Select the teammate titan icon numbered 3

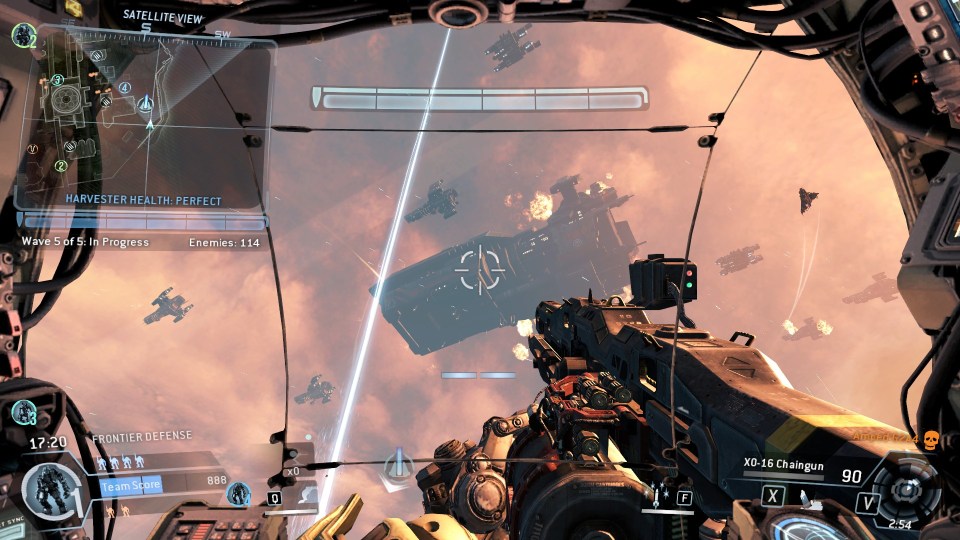click(x=23, y=411)
